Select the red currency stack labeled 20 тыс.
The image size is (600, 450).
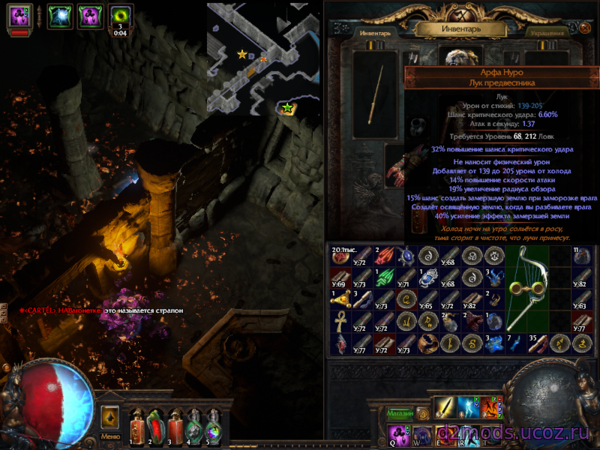[x=341, y=254]
